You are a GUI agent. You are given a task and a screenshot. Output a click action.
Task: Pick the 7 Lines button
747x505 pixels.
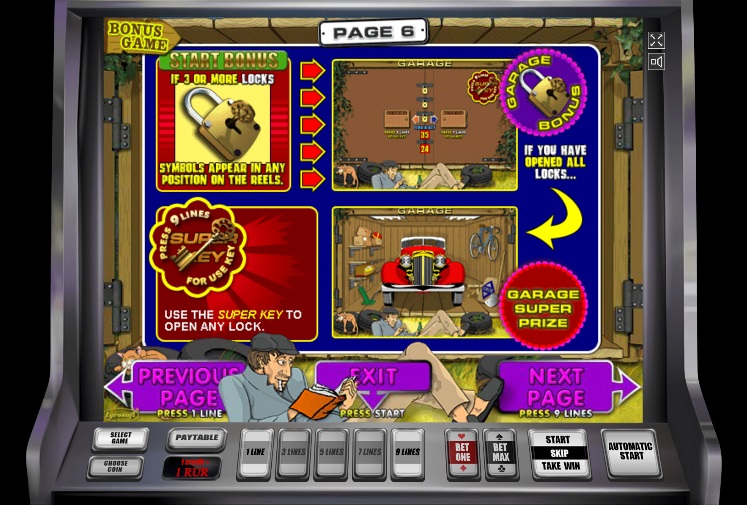click(369, 452)
